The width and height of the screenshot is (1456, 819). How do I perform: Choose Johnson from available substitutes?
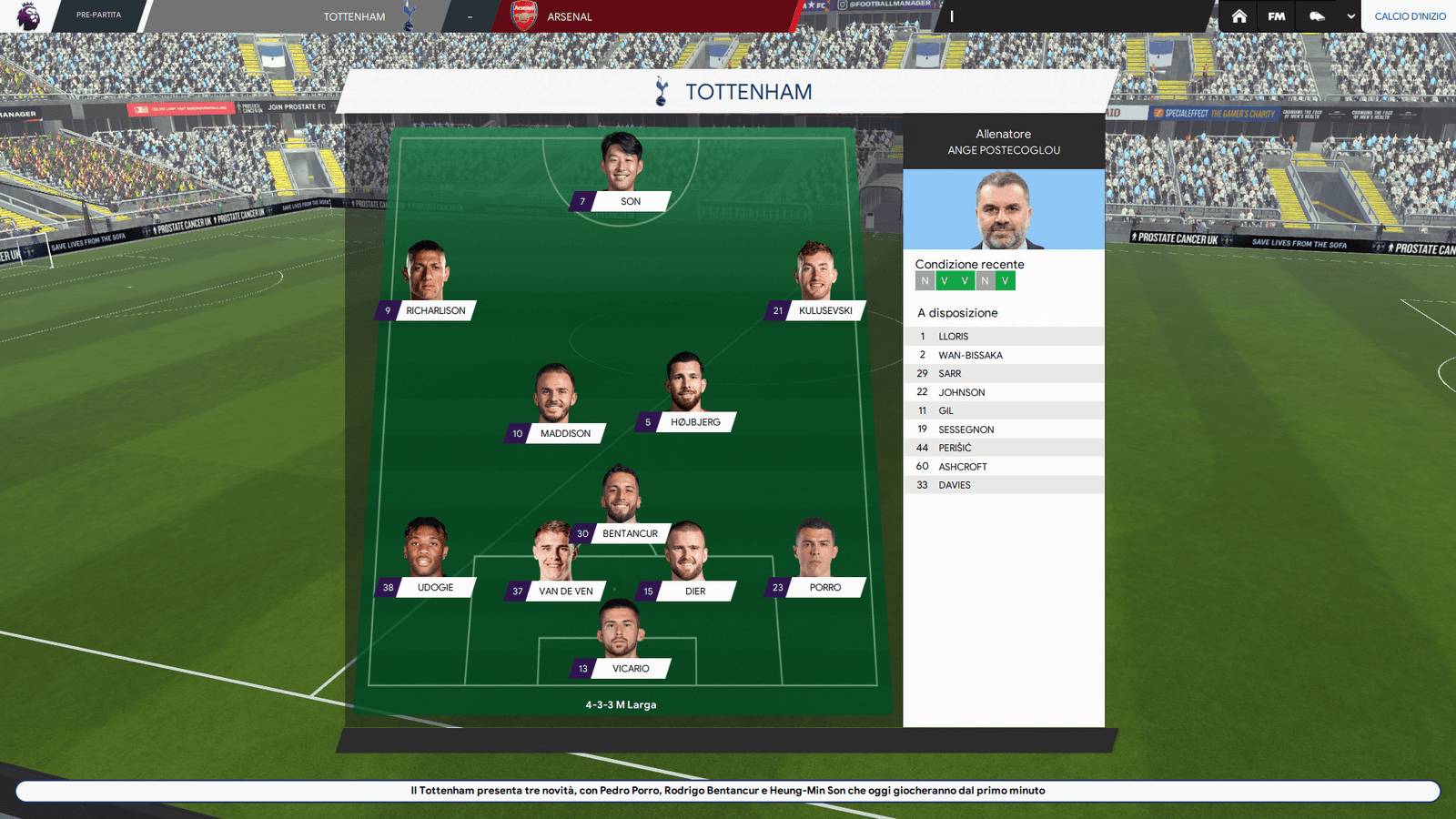click(961, 392)
